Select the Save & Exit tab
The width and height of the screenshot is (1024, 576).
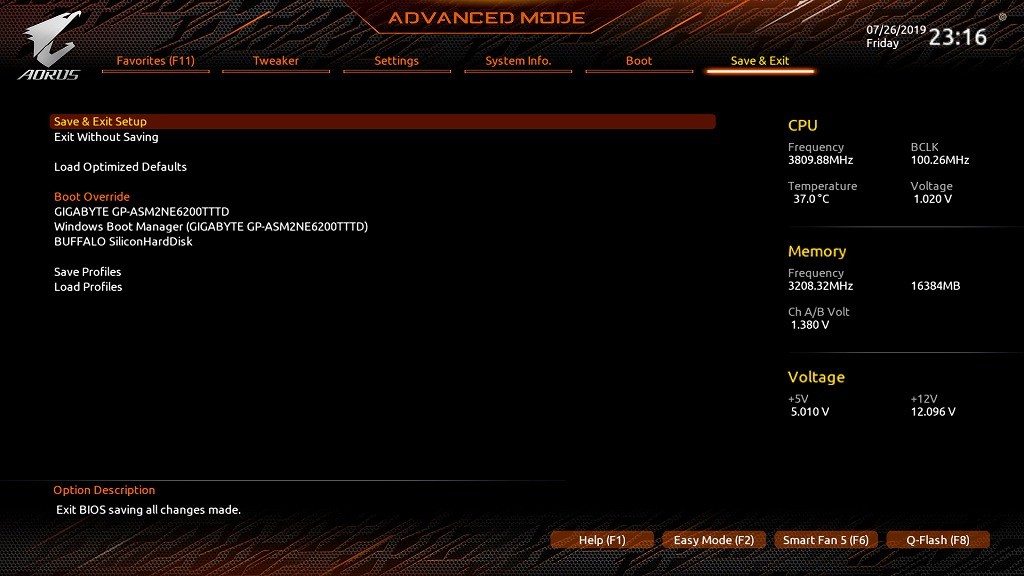(x=760, y=61)
